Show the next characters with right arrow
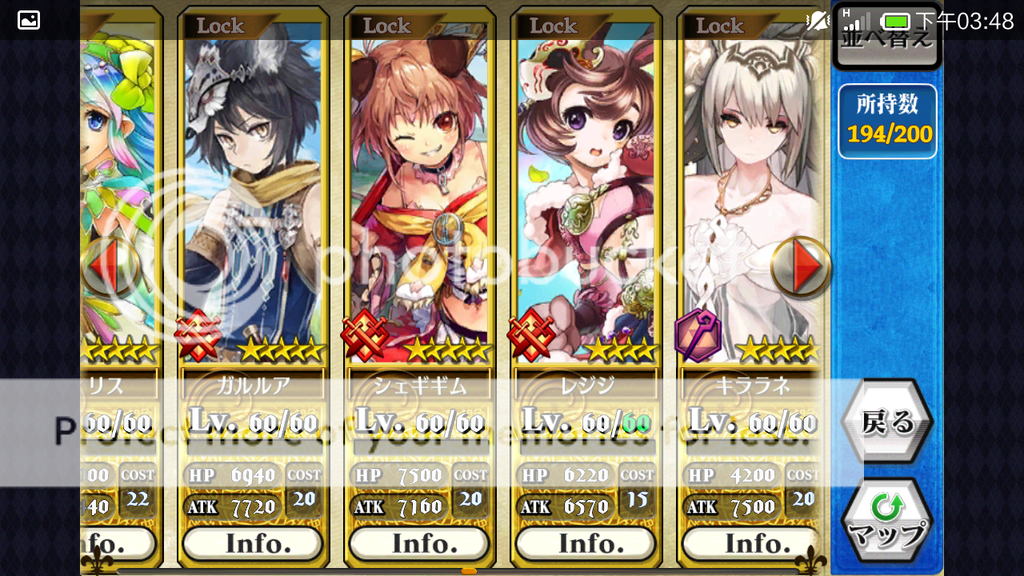 tap(801, 266)
